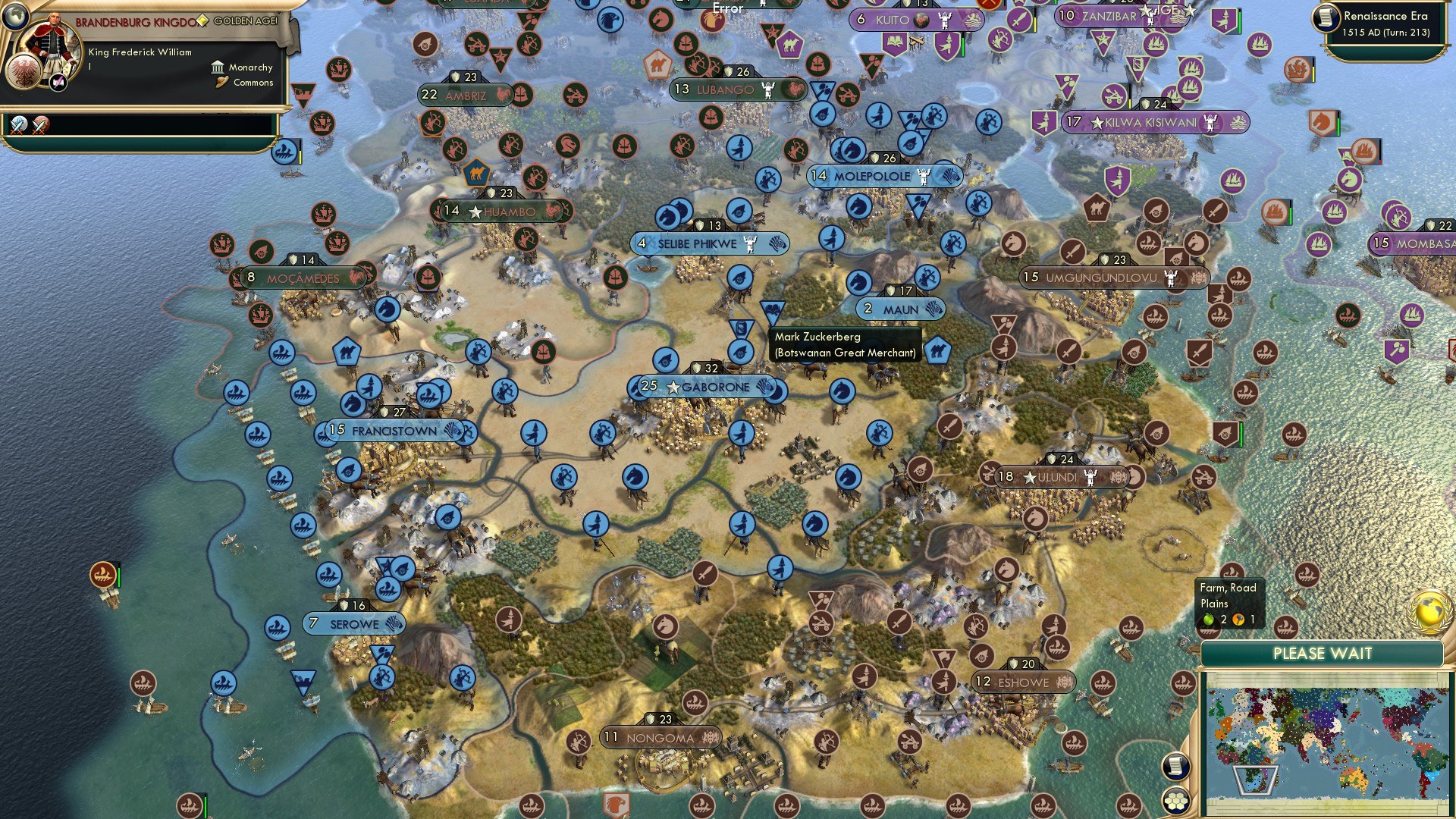Click the Commons hat policy icon
1456x819 pixels.
tap(221, 82)
